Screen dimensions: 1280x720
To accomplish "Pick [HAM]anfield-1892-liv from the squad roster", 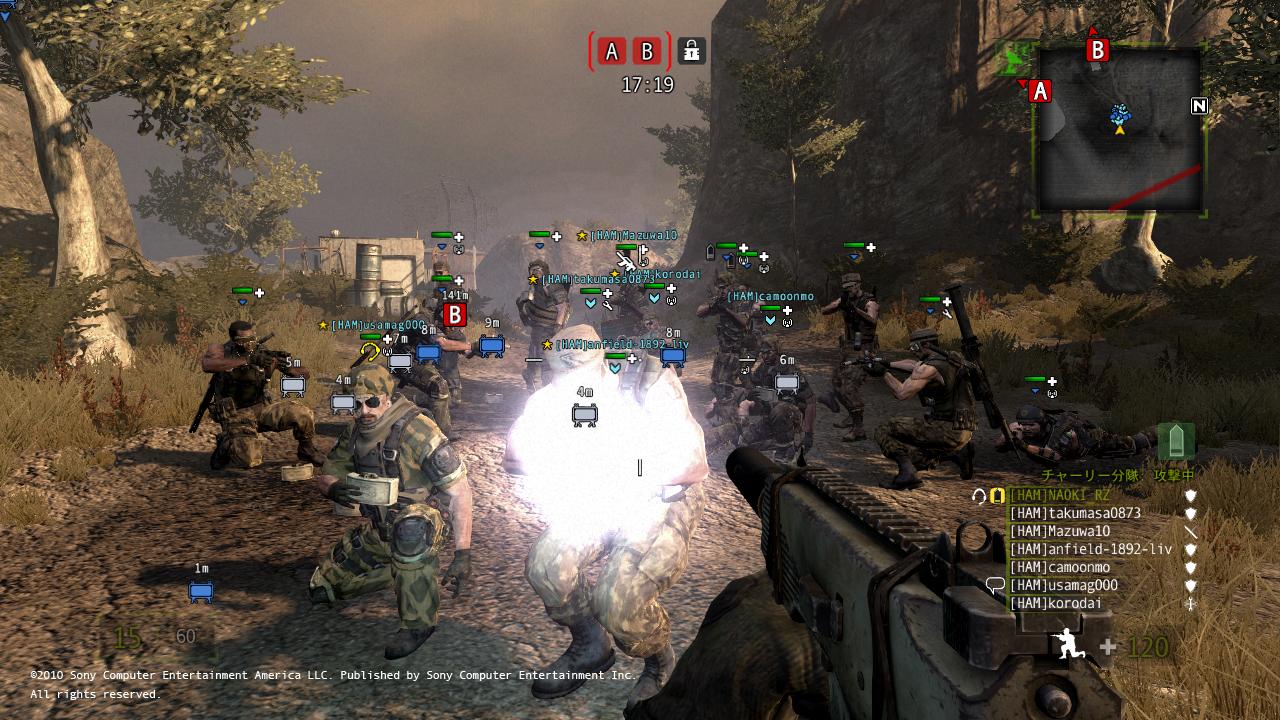I will 1090,549.
